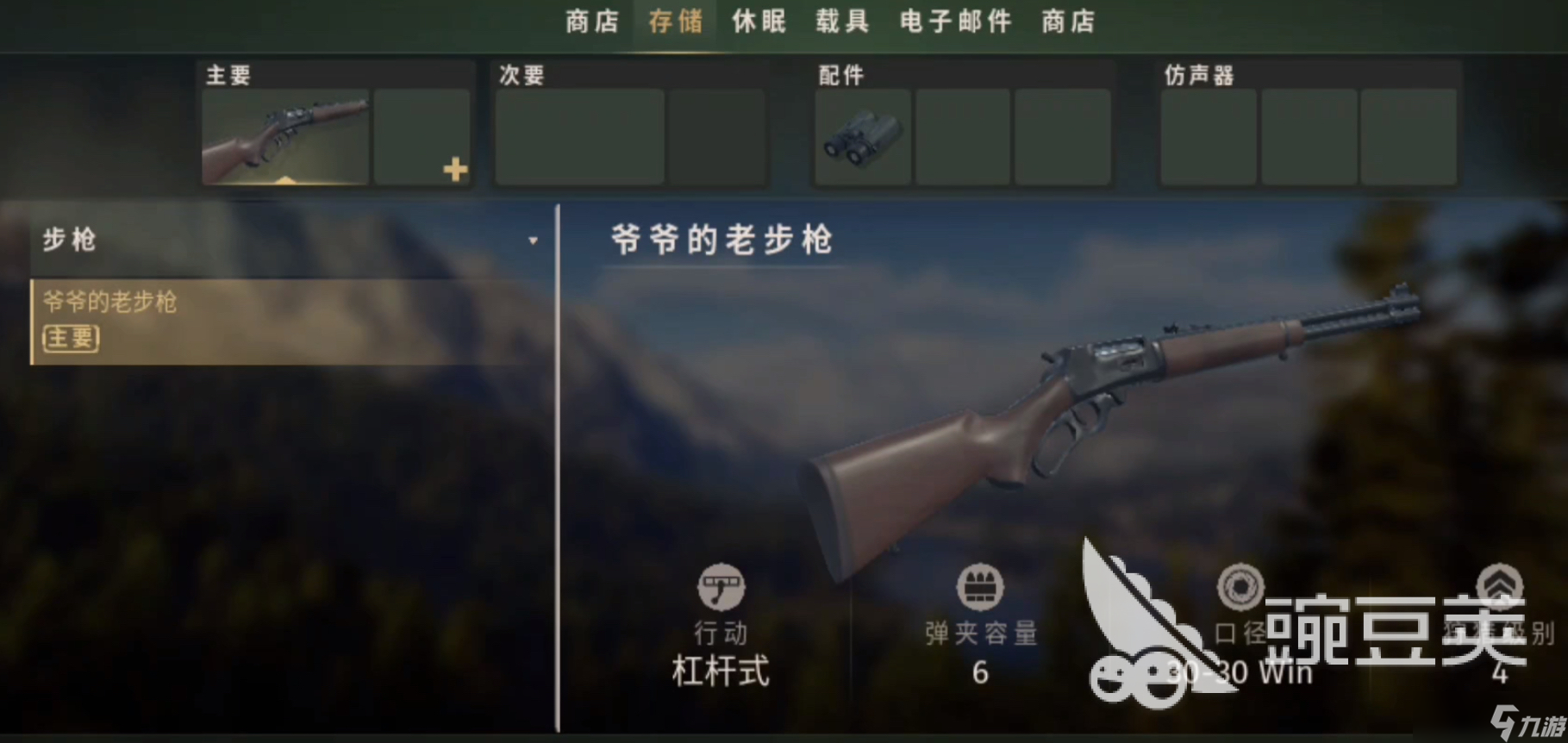
Task: Open the 载具 screen
Action: pos(840,22)
